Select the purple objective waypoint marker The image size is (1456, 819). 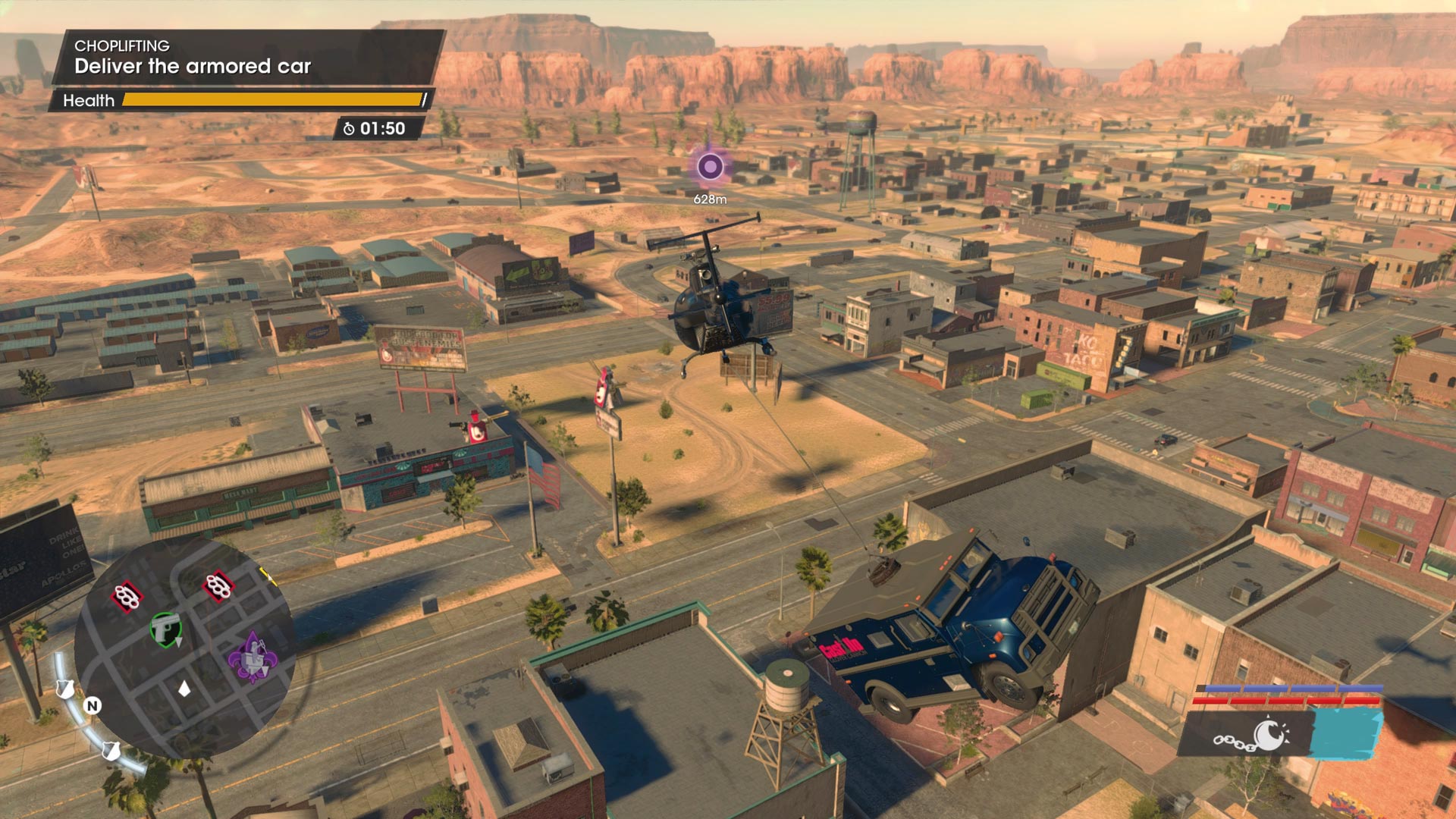point(710,166)
